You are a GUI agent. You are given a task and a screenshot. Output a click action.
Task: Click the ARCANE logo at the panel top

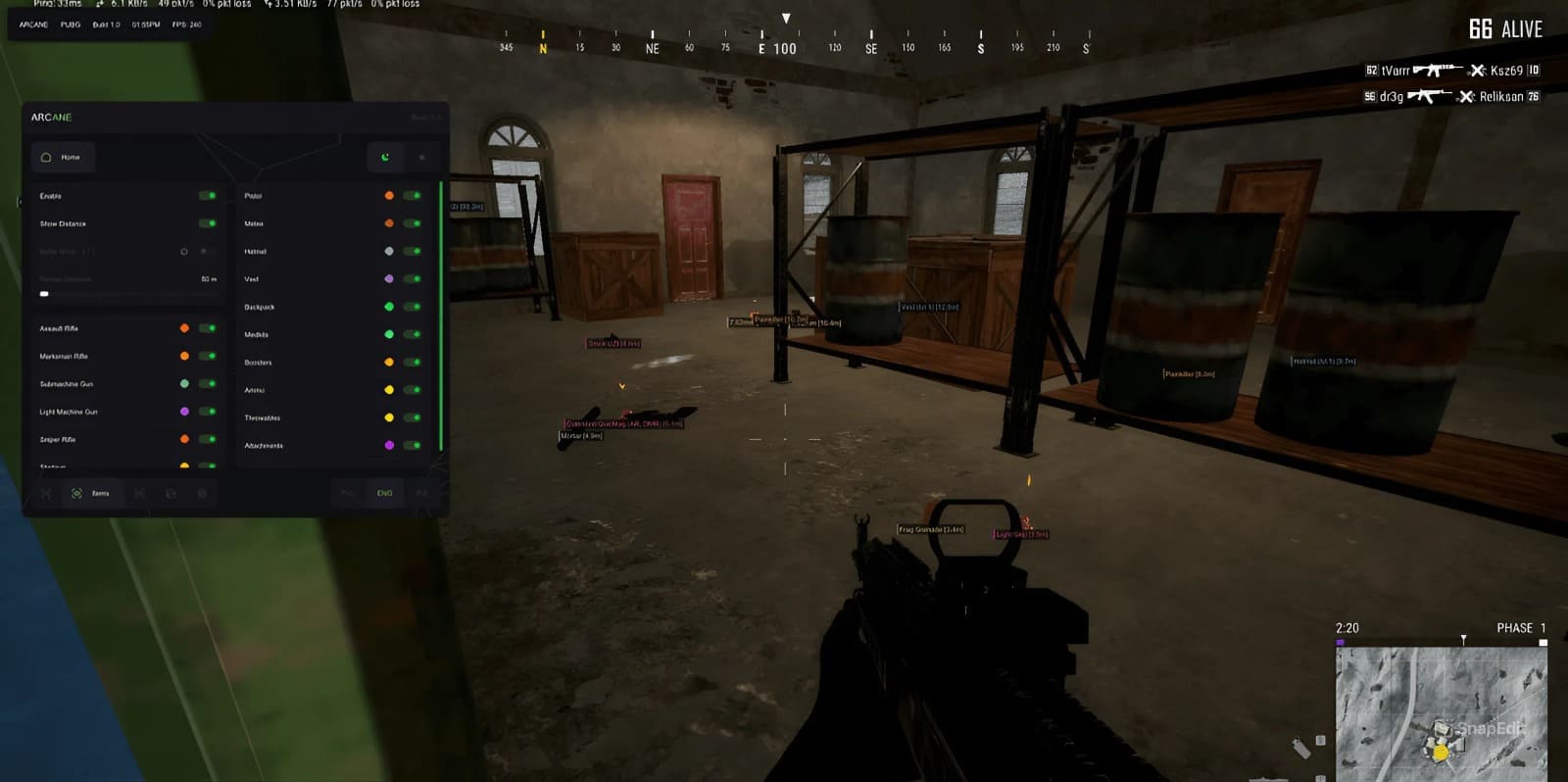pyautogui.click(x=51, y=117)
